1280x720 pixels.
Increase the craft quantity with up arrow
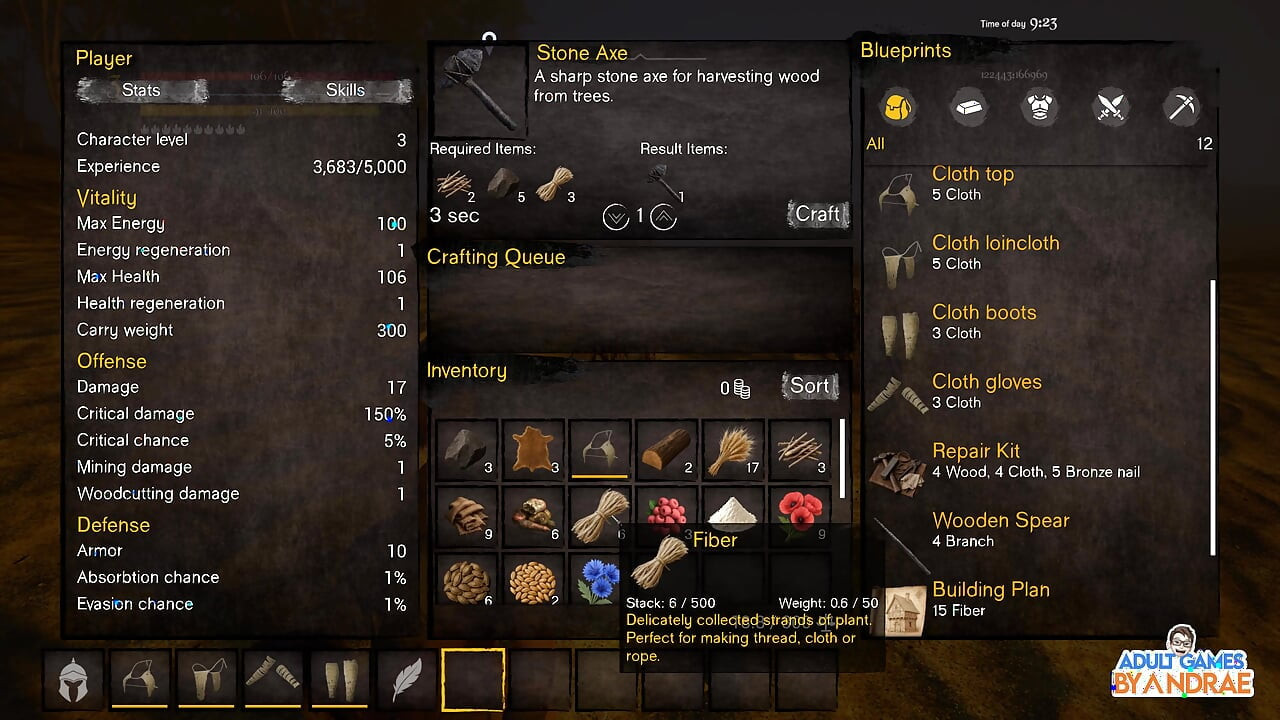[x=664, y=216]
